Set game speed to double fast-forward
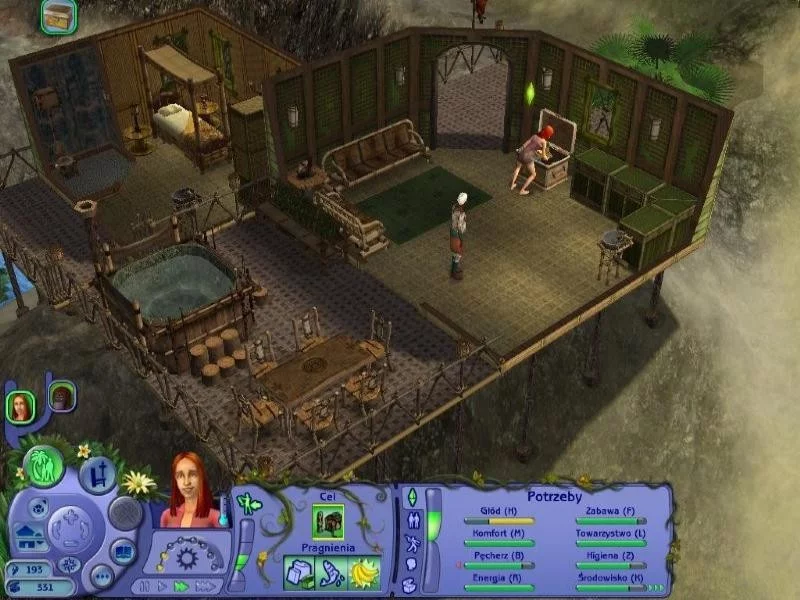 [x=181, y=586]
